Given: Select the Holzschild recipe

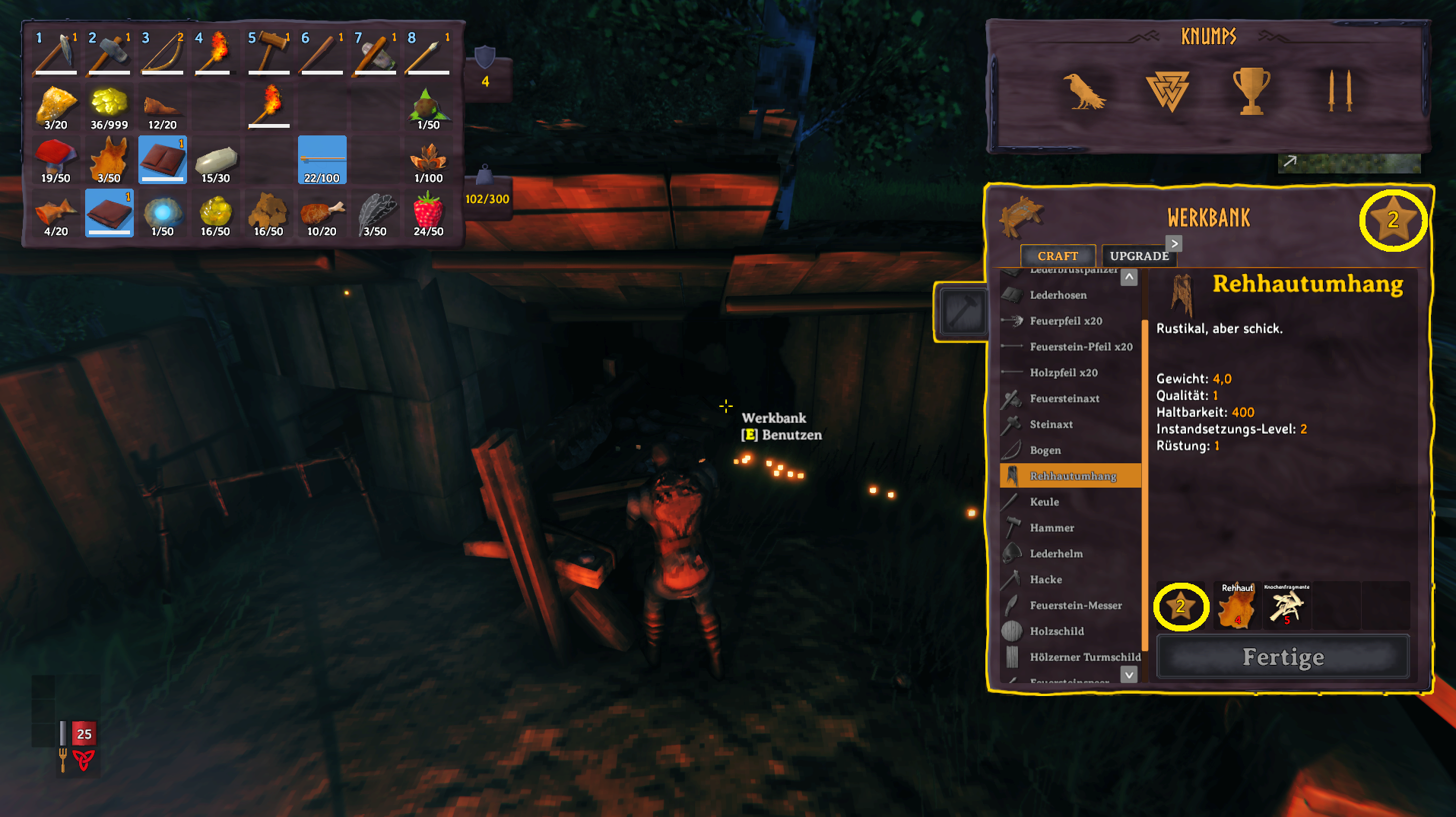Looking at the screenshot, I should coord(1056,631).
